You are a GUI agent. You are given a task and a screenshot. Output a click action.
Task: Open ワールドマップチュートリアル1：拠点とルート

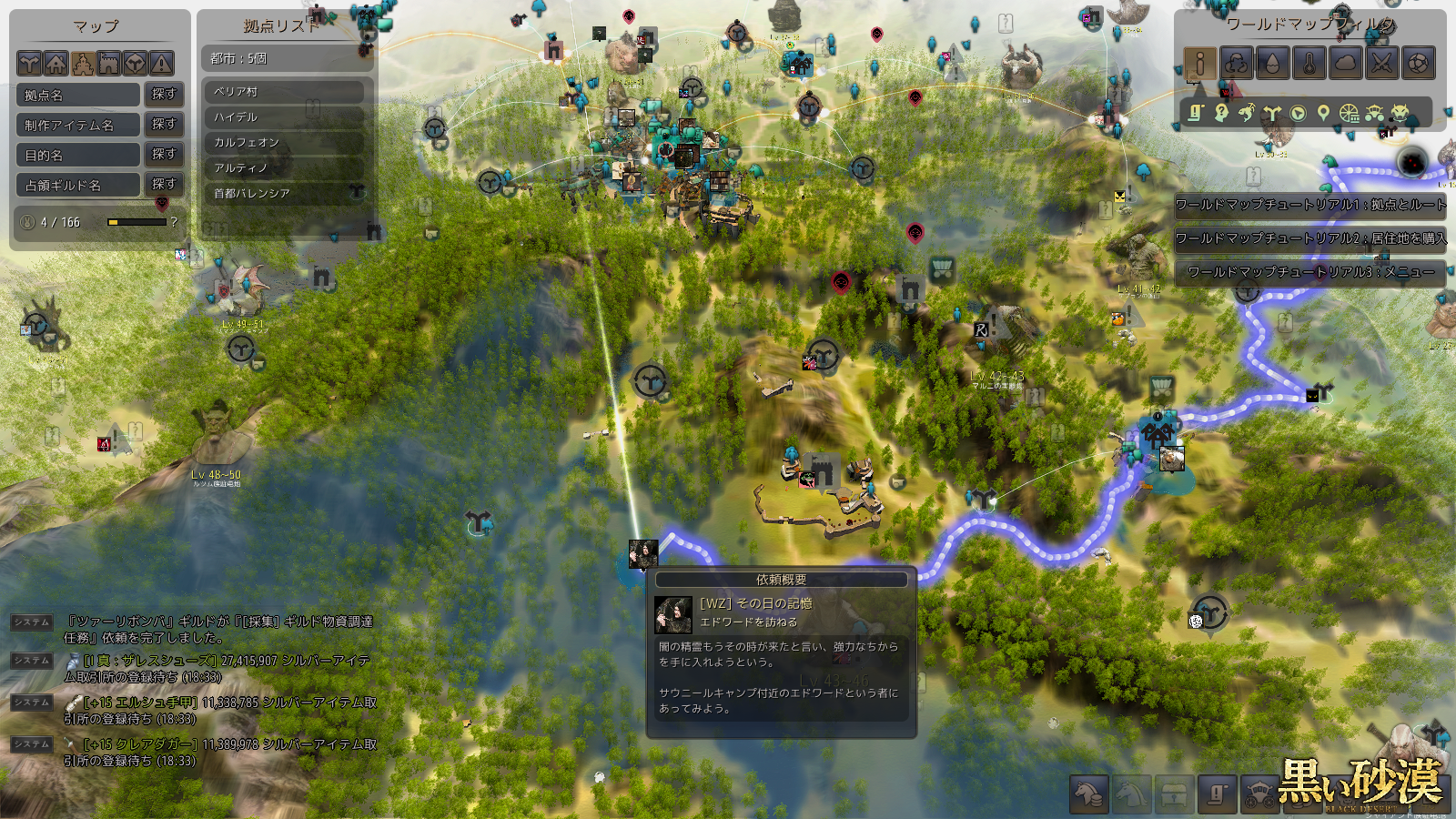click(x=1310, y=205)
